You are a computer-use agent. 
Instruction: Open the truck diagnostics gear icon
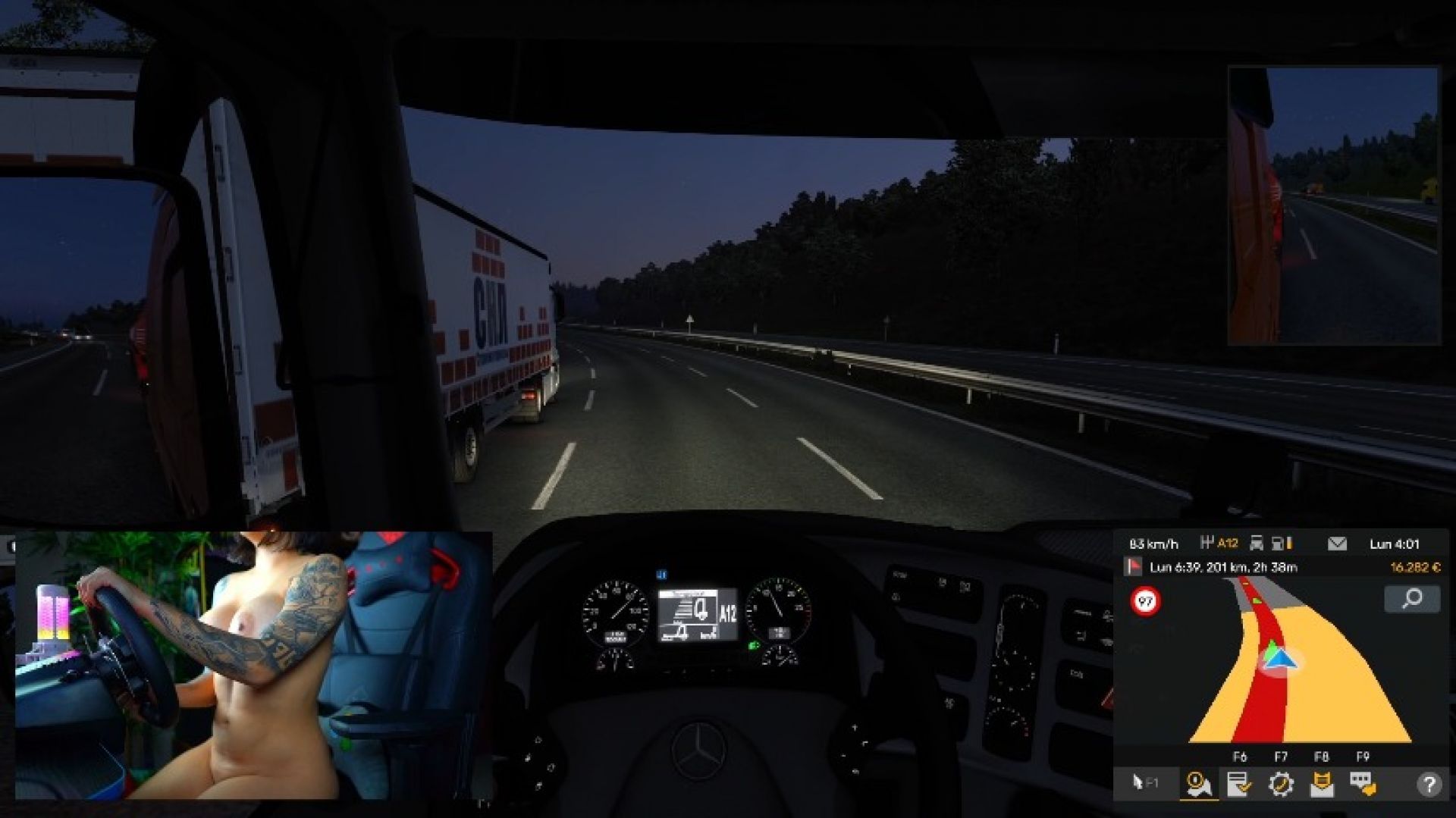1282,784
